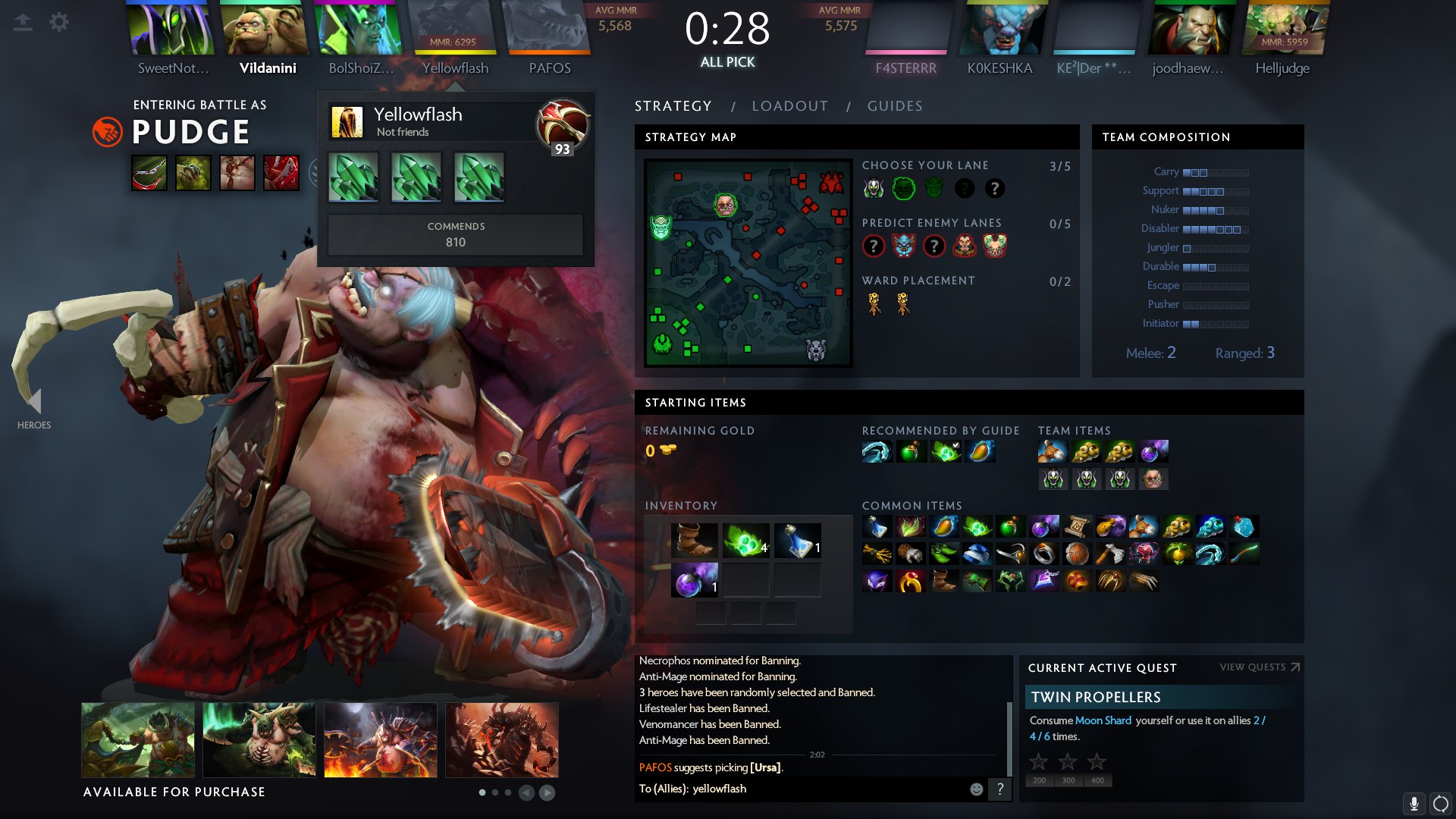Screen dimensions: 1456x819
Task: Select the Strategy tab
Action: 673,106
